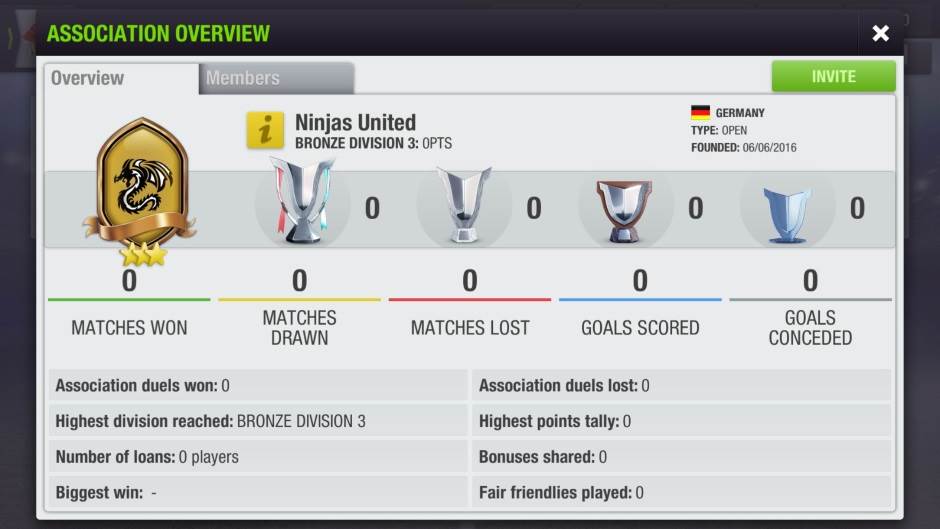Screen dimensions: 940x529
Task: Open the yellow info icon beside Ninjas United
Action: tap(265, 131)
